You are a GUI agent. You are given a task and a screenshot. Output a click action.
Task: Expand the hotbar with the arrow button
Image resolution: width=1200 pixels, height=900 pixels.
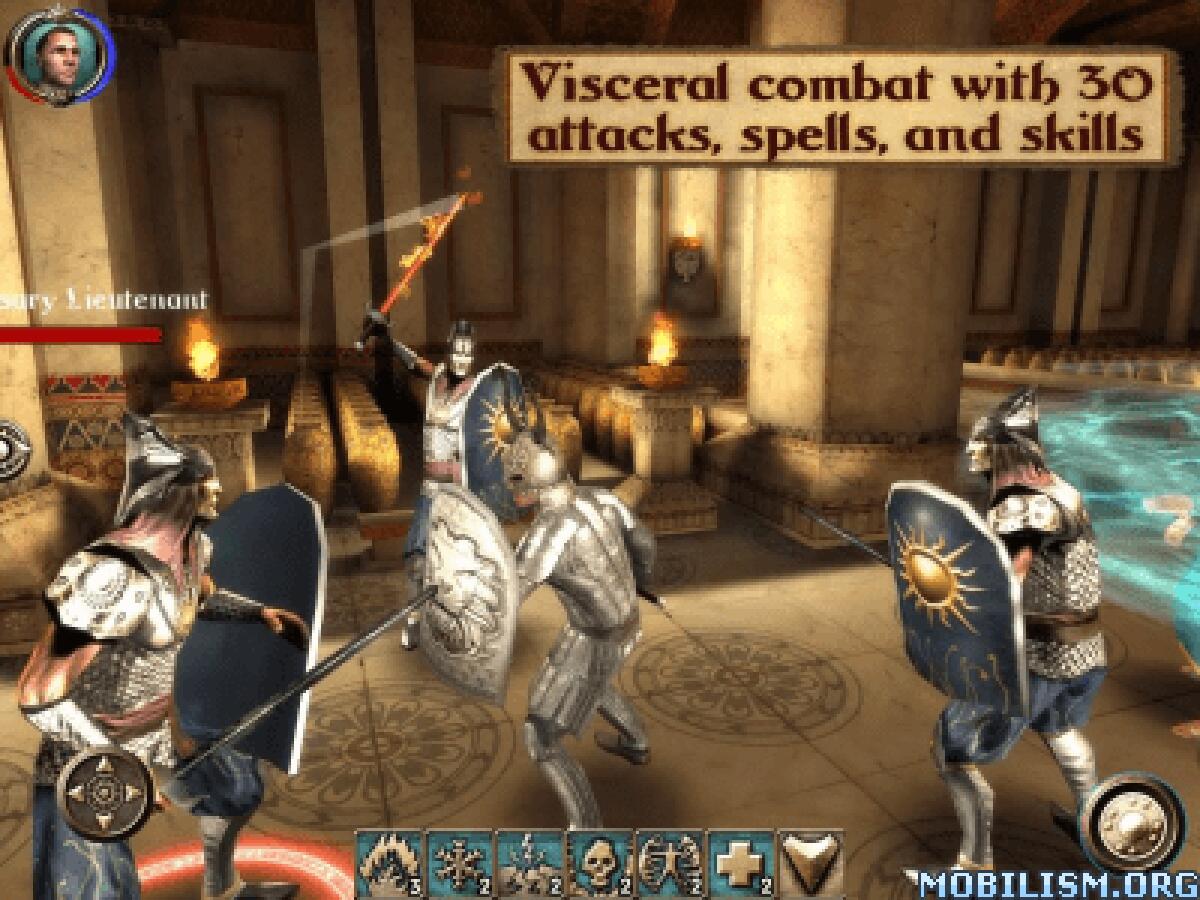(809, 862)
